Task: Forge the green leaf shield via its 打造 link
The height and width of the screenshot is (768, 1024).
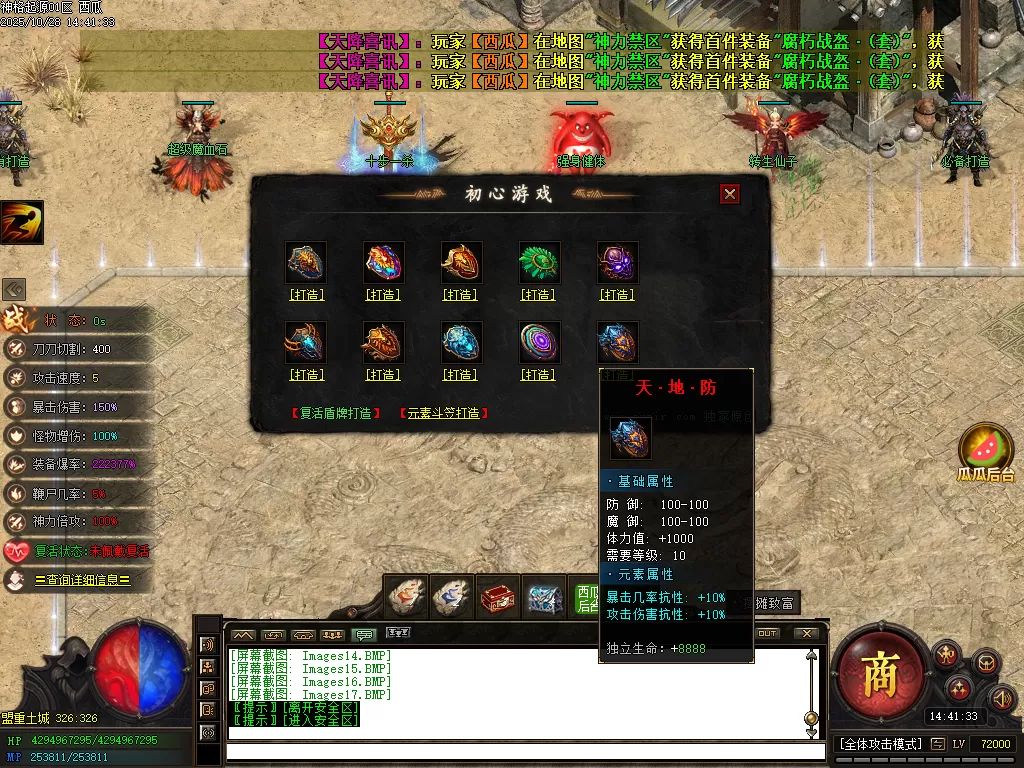Action: click(538, 295)
